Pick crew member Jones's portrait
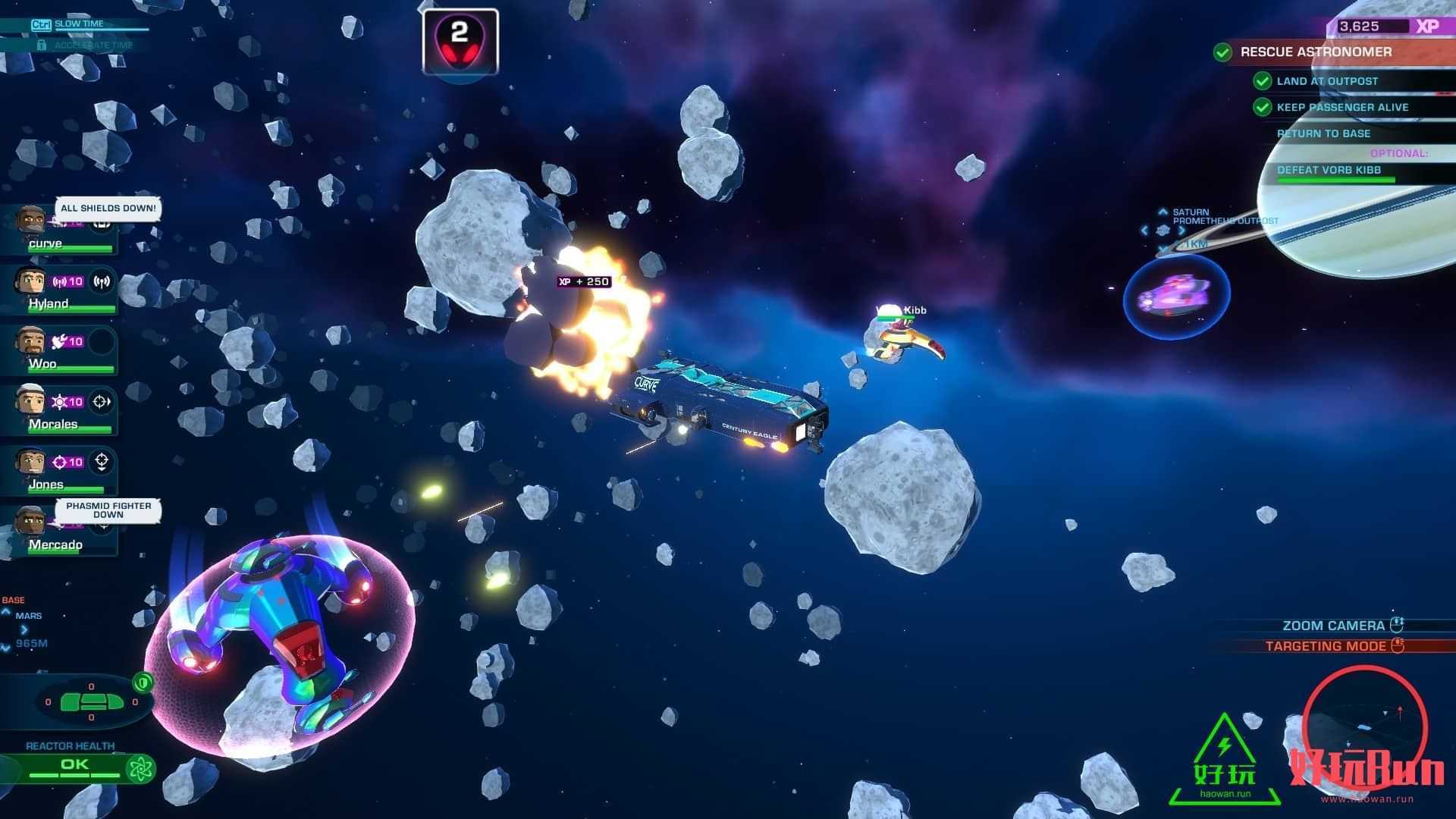 point(30,462)
